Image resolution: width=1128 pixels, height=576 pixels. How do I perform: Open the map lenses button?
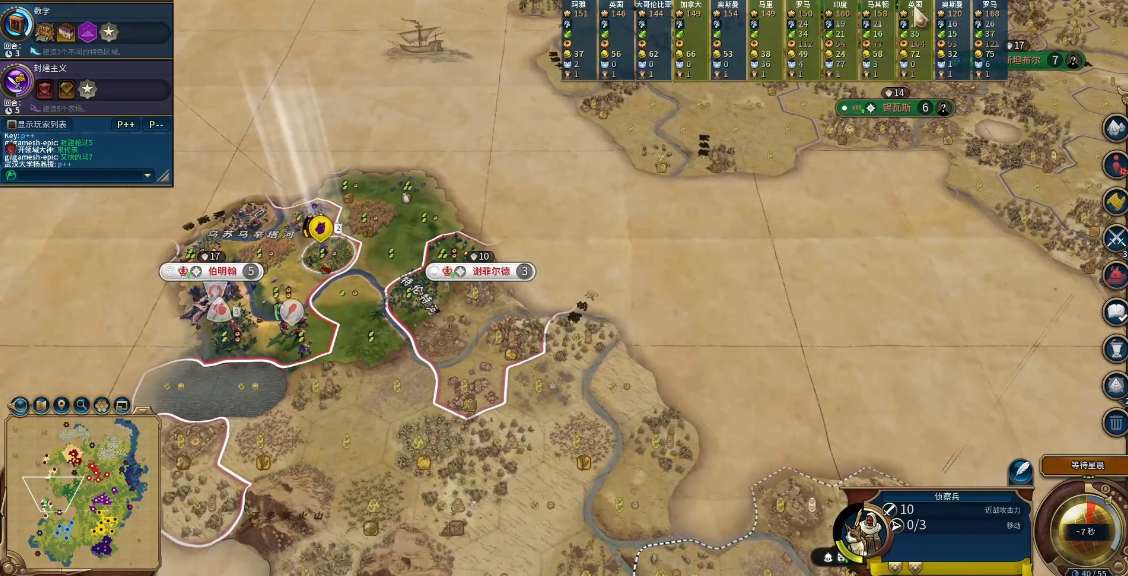point(41,405)
